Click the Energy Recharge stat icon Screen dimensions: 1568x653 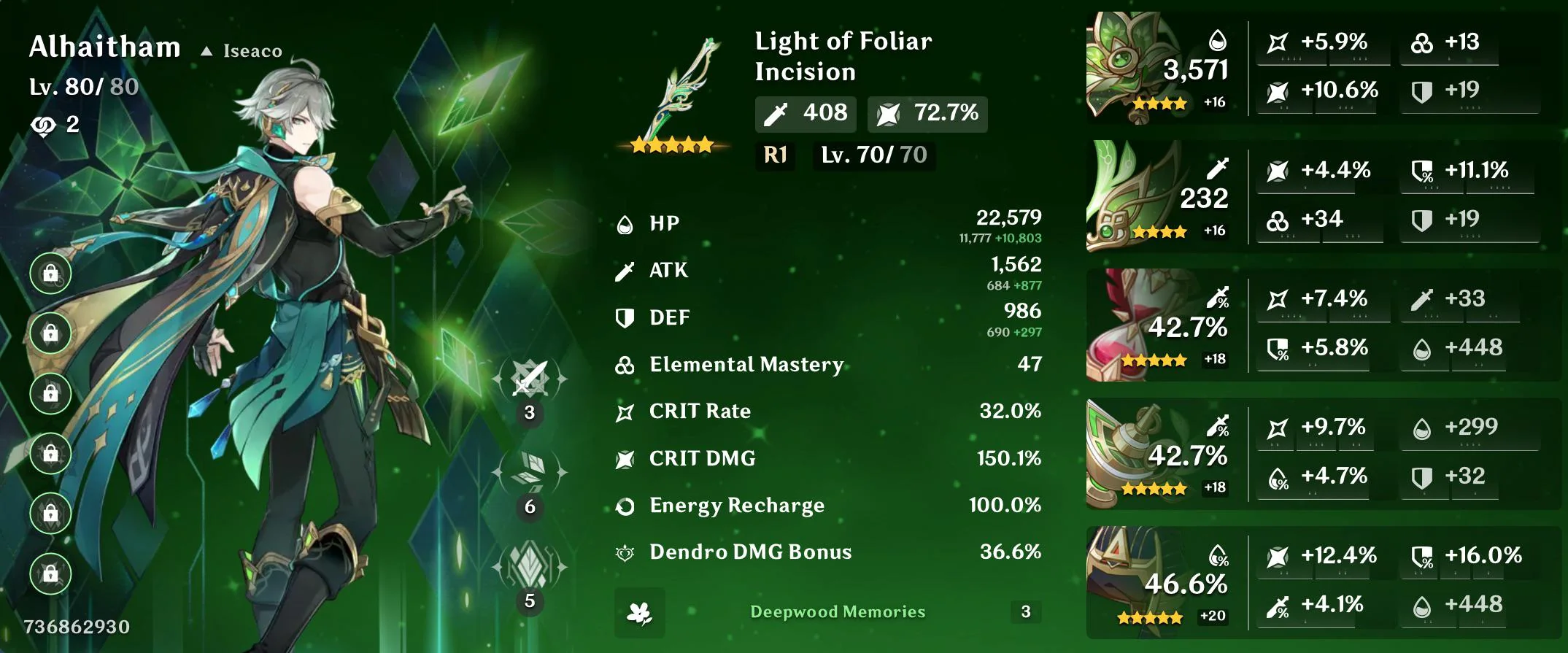(x=625, y=505)
